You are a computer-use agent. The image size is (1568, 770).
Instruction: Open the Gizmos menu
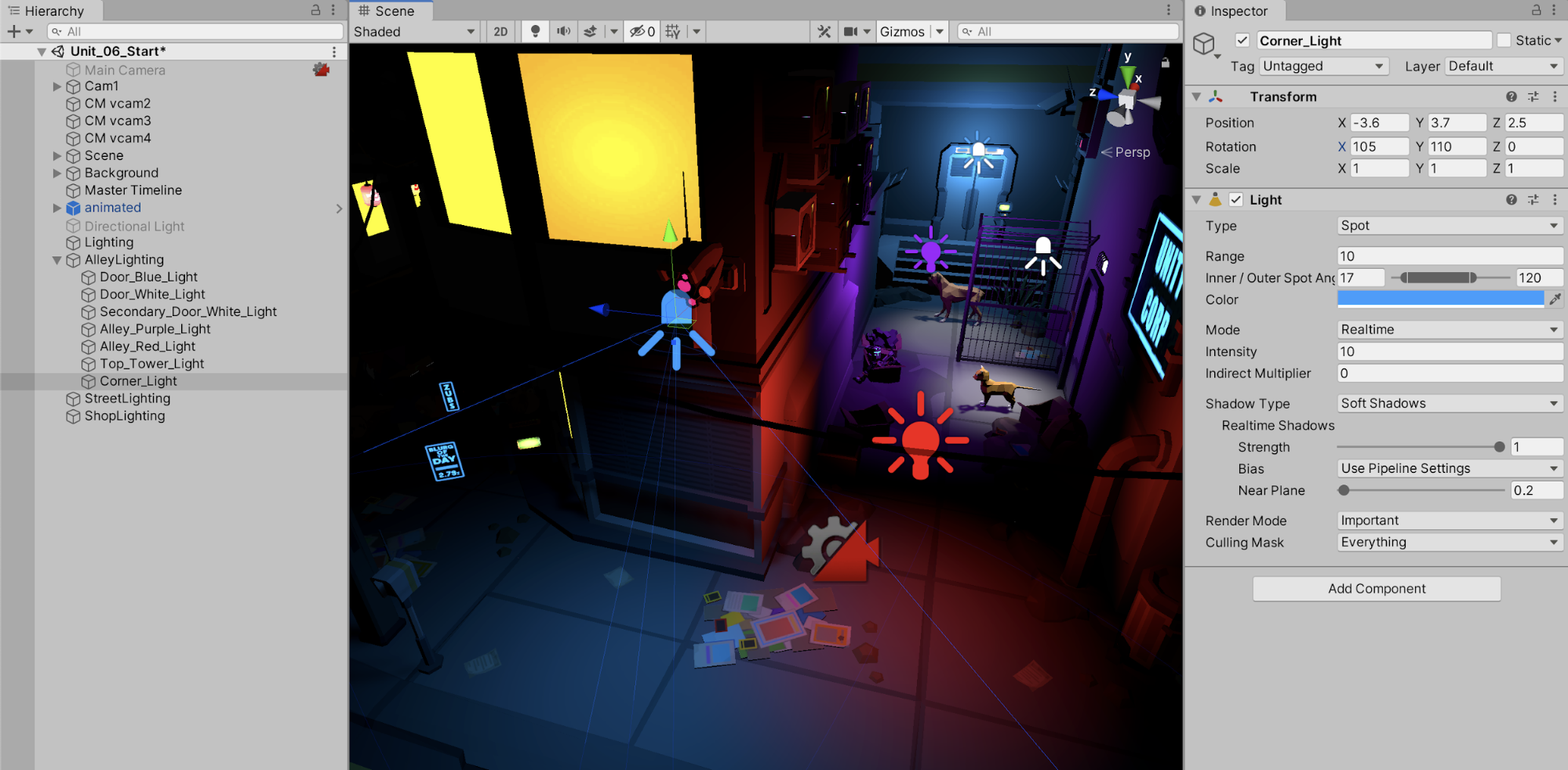(902, 32)
